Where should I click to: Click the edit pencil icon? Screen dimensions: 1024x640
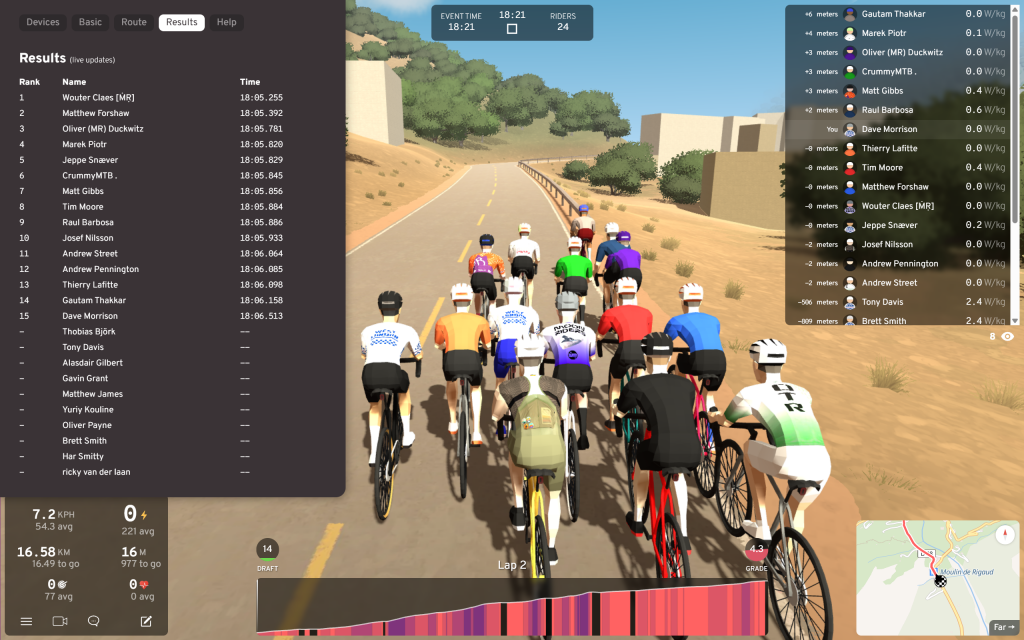pyautogui.click(x=146, y=621)
